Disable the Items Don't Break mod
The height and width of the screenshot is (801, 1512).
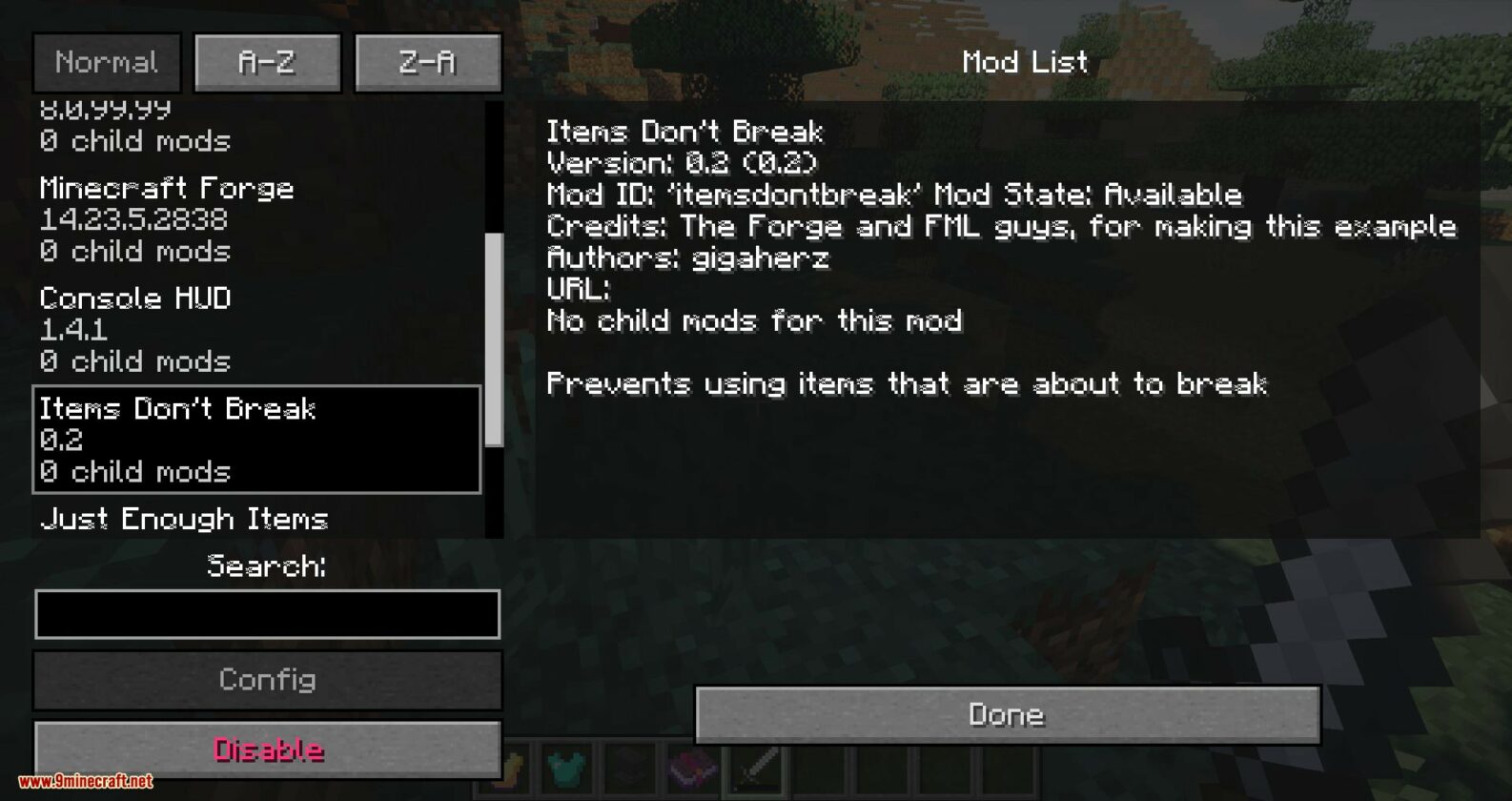tap(267, 750)
